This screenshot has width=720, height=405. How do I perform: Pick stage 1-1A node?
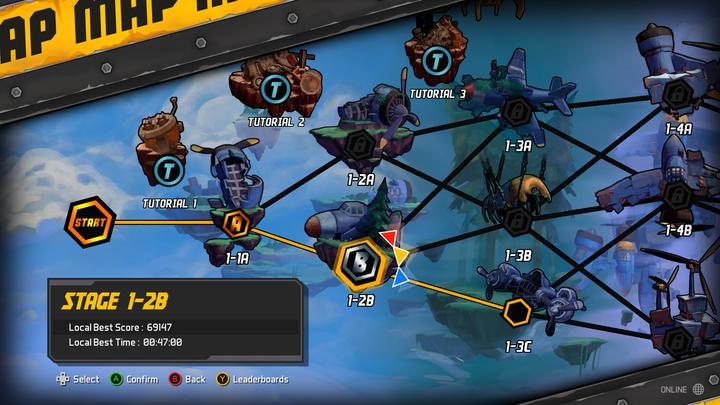pyautogui.click(x=236, y=222)
